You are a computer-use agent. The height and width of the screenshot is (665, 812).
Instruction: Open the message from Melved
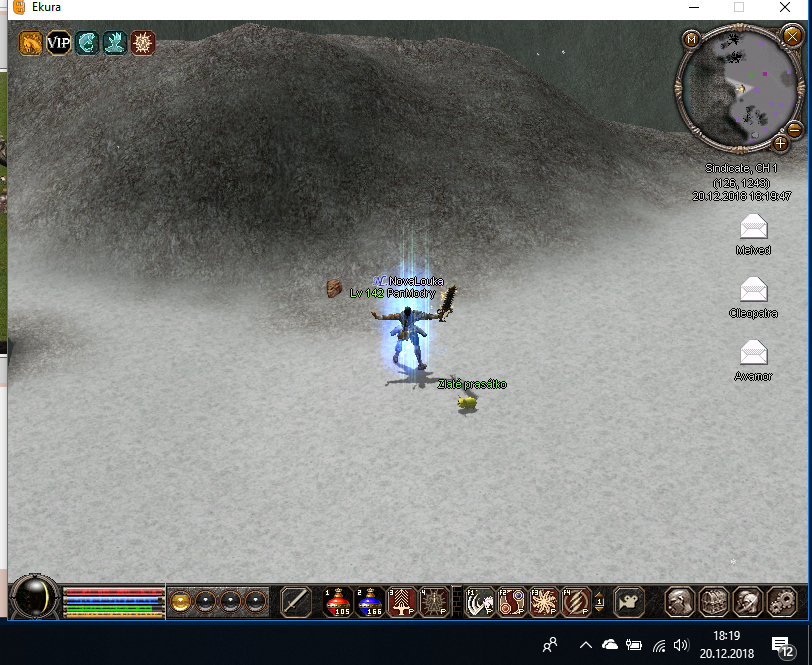(753, 226)
